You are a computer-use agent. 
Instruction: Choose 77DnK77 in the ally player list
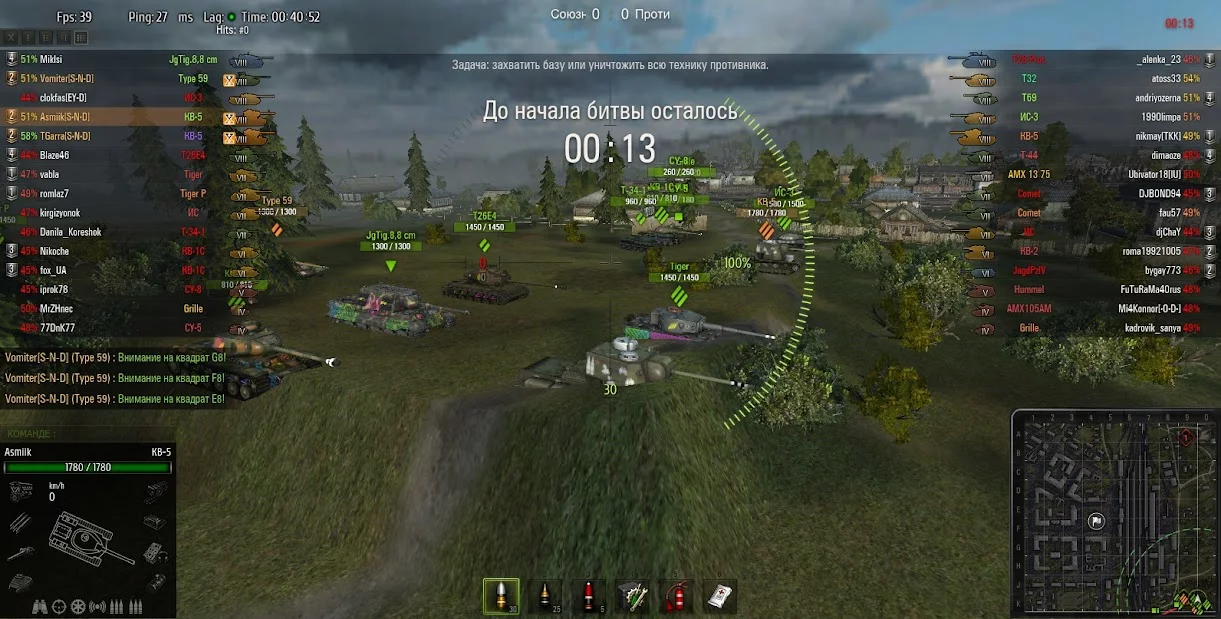click(55, 328)
